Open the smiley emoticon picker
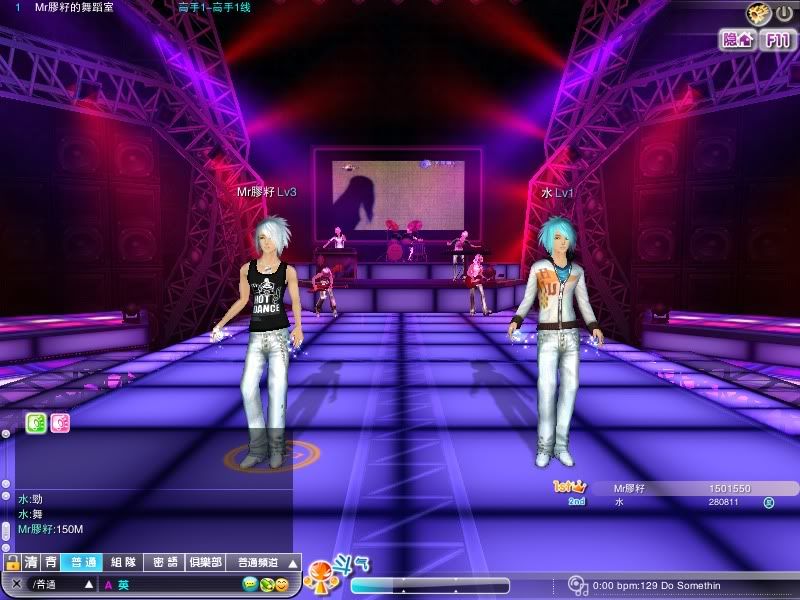The width and height of the screenshot is (800, 600). [x=282, y=584]
